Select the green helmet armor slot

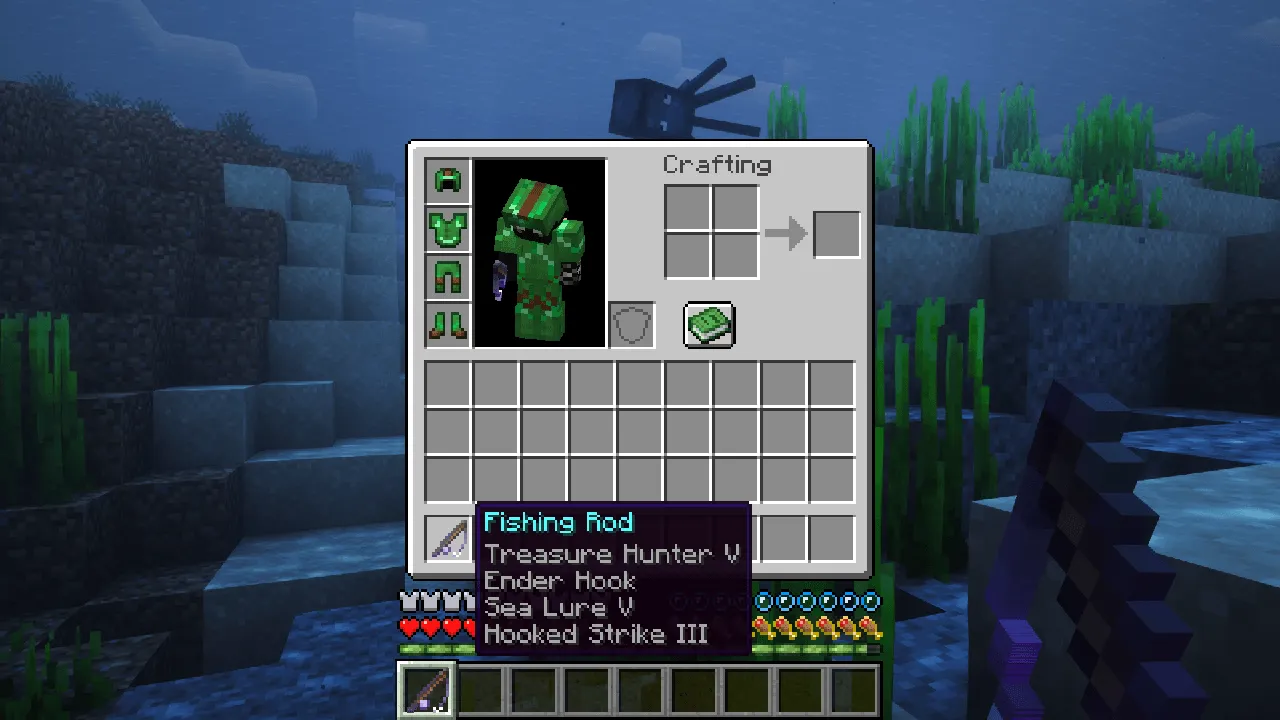click(x=447, y=179)
